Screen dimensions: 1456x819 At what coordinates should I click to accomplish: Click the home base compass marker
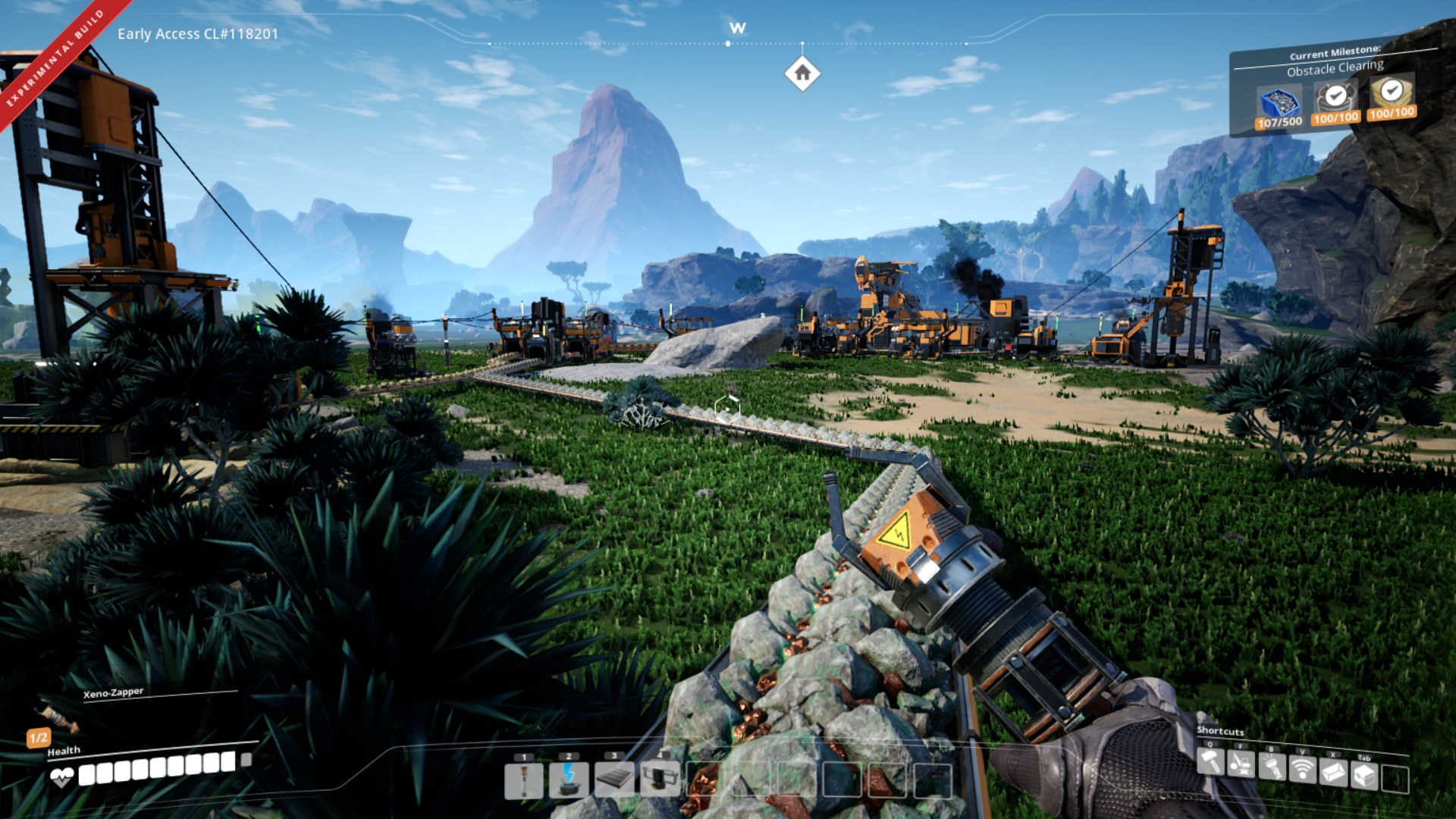802,74
